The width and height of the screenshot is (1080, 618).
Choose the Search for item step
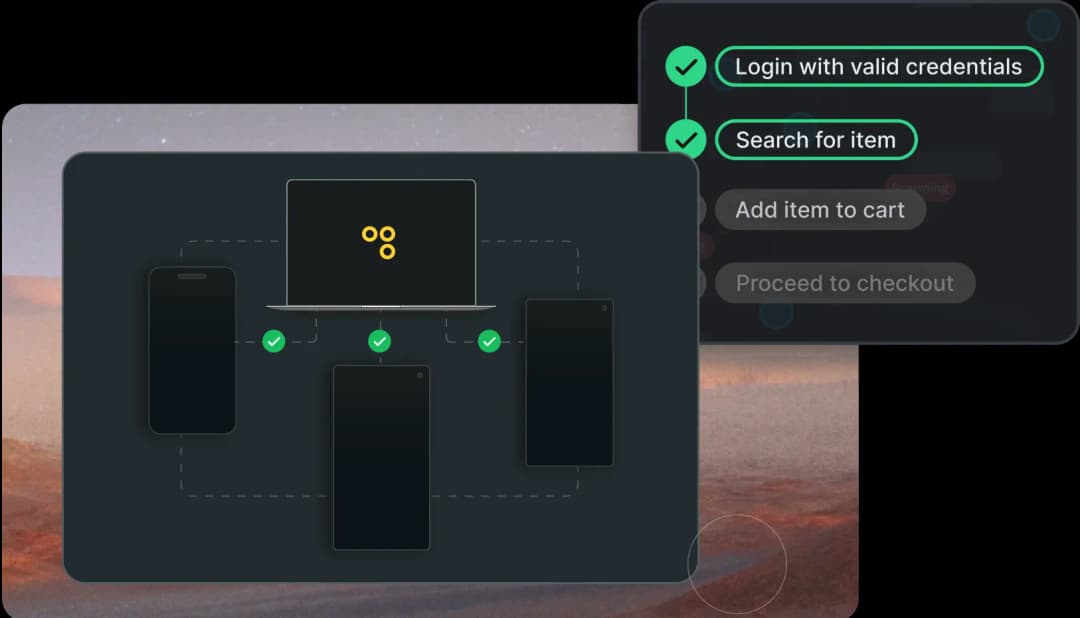click(x=815, y=140)
